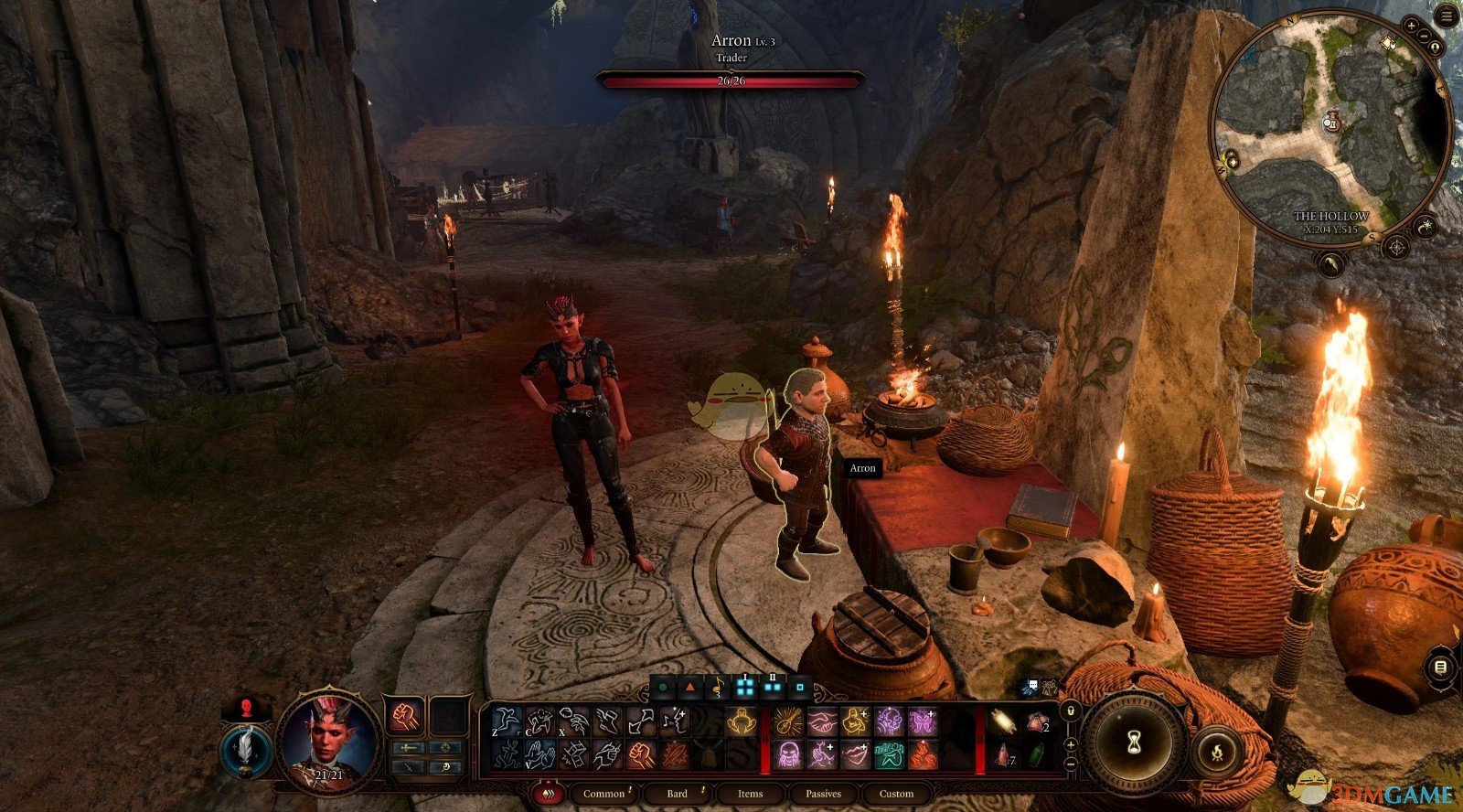Select the lute instrument spell icon
This screenshot has height=812, width=1463.
[786, 721]
